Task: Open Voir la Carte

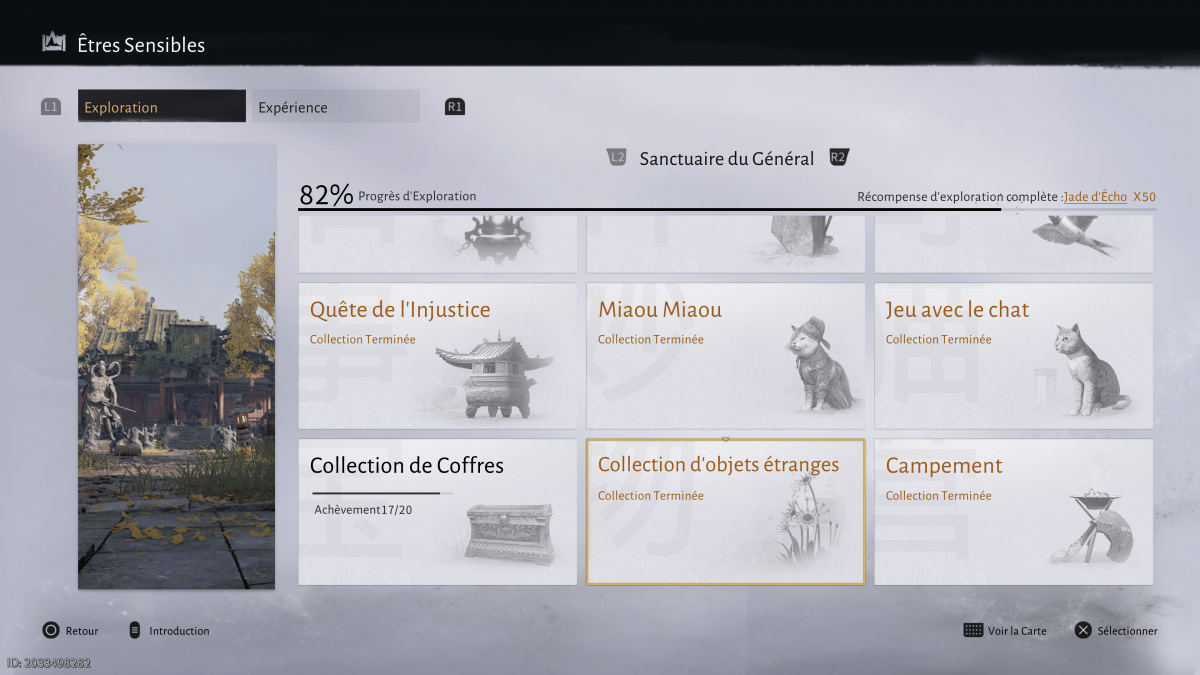Action: tap(1005, 631)
